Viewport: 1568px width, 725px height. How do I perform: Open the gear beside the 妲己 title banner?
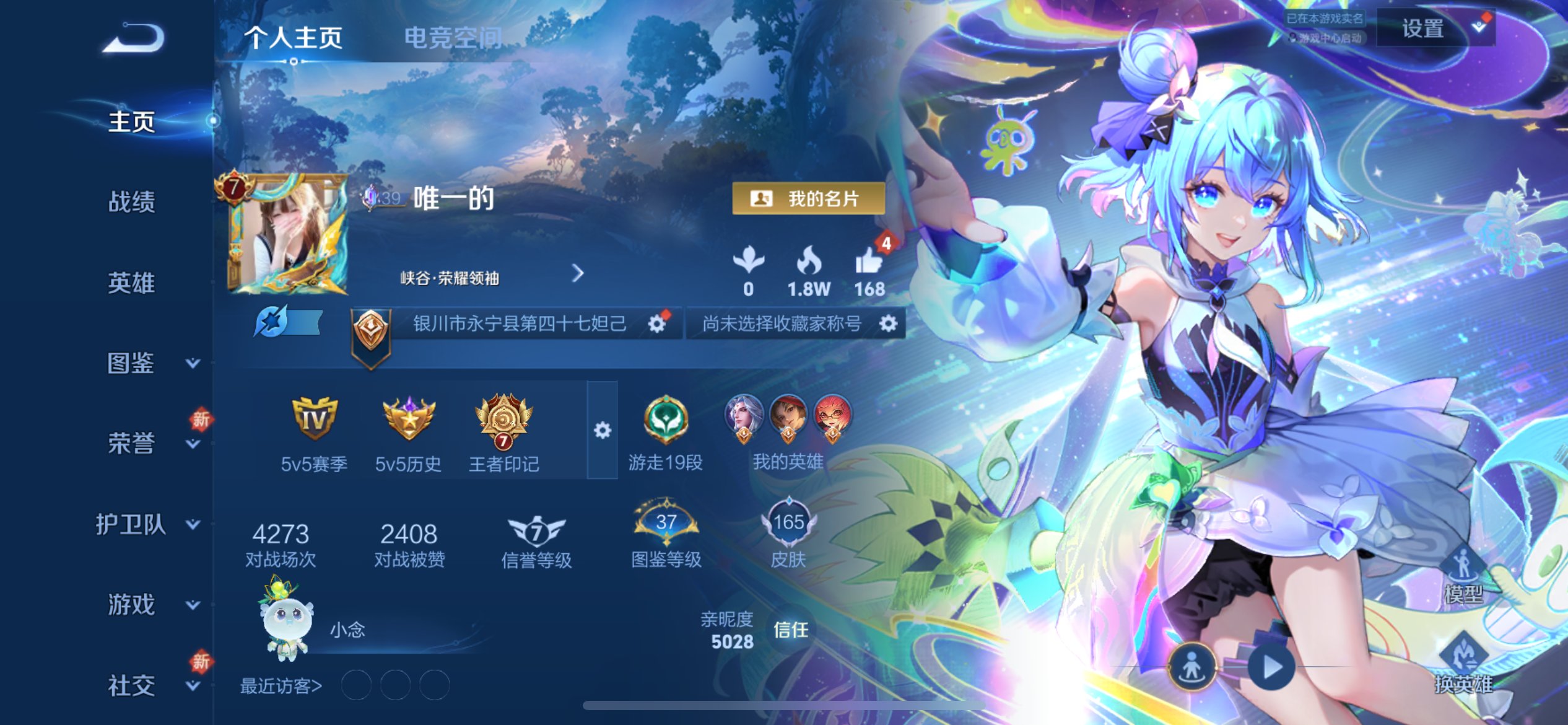tap(658, 323)
